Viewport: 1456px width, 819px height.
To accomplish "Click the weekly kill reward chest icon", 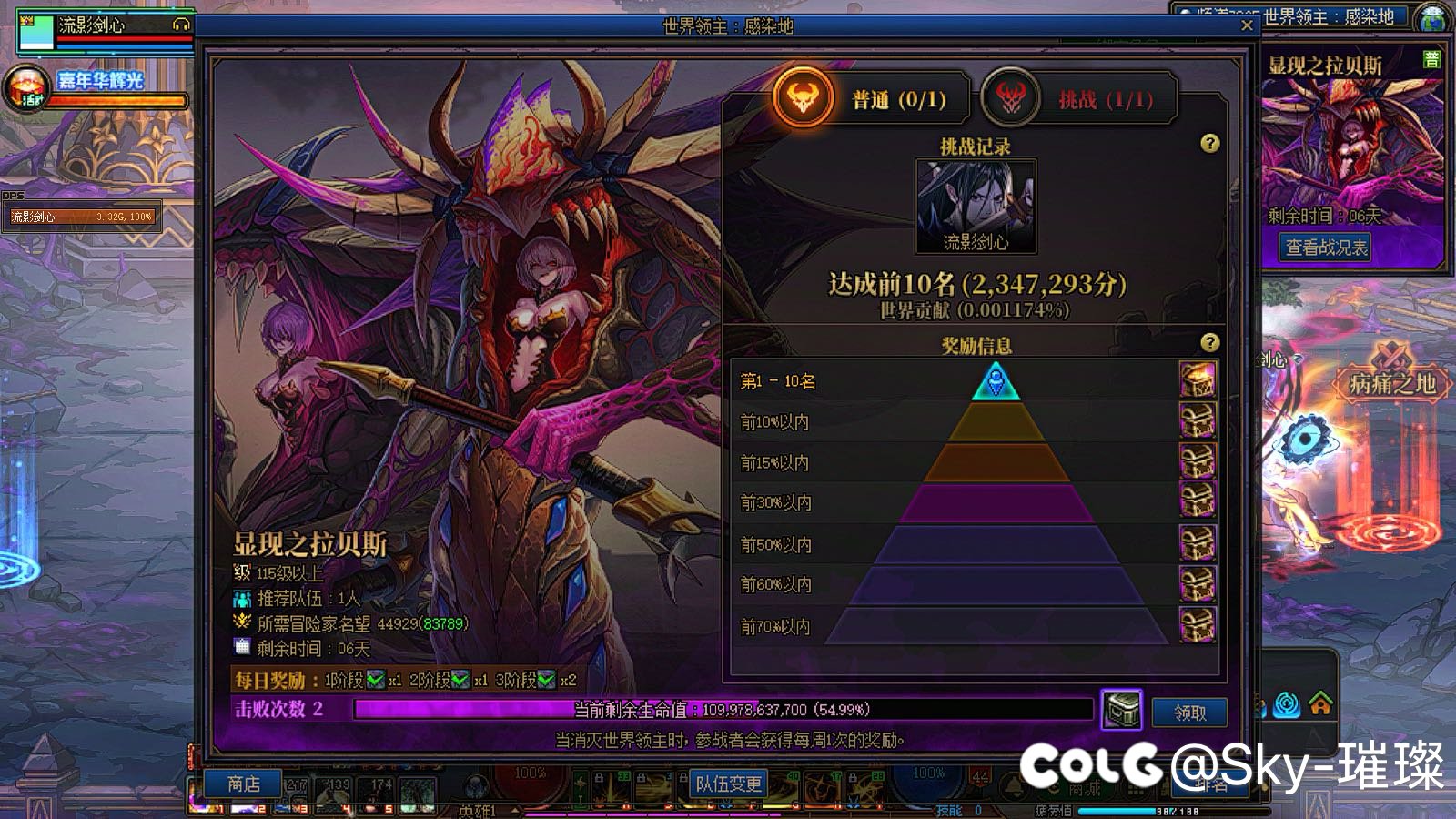I will coord(1122,710).
